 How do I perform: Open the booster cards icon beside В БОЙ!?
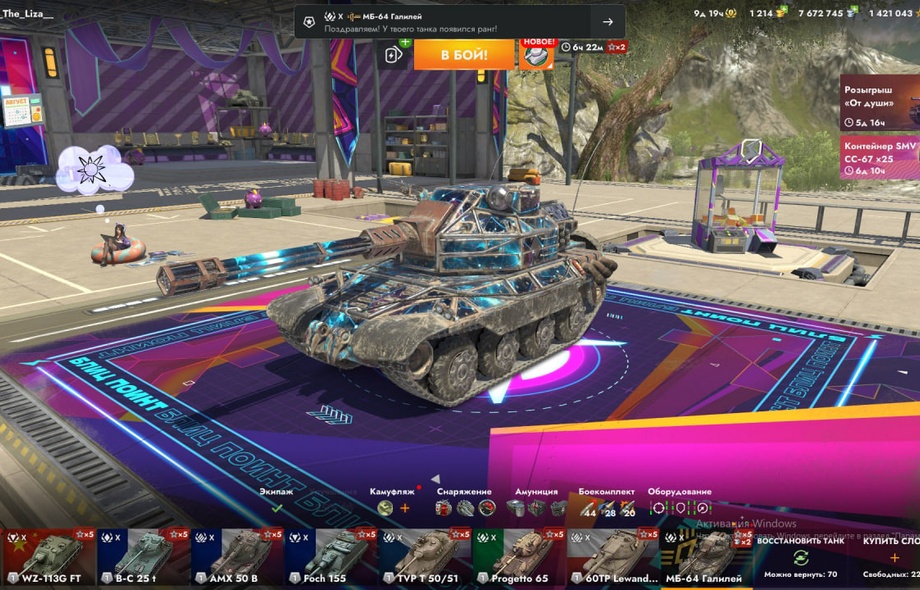pos(394,54)
